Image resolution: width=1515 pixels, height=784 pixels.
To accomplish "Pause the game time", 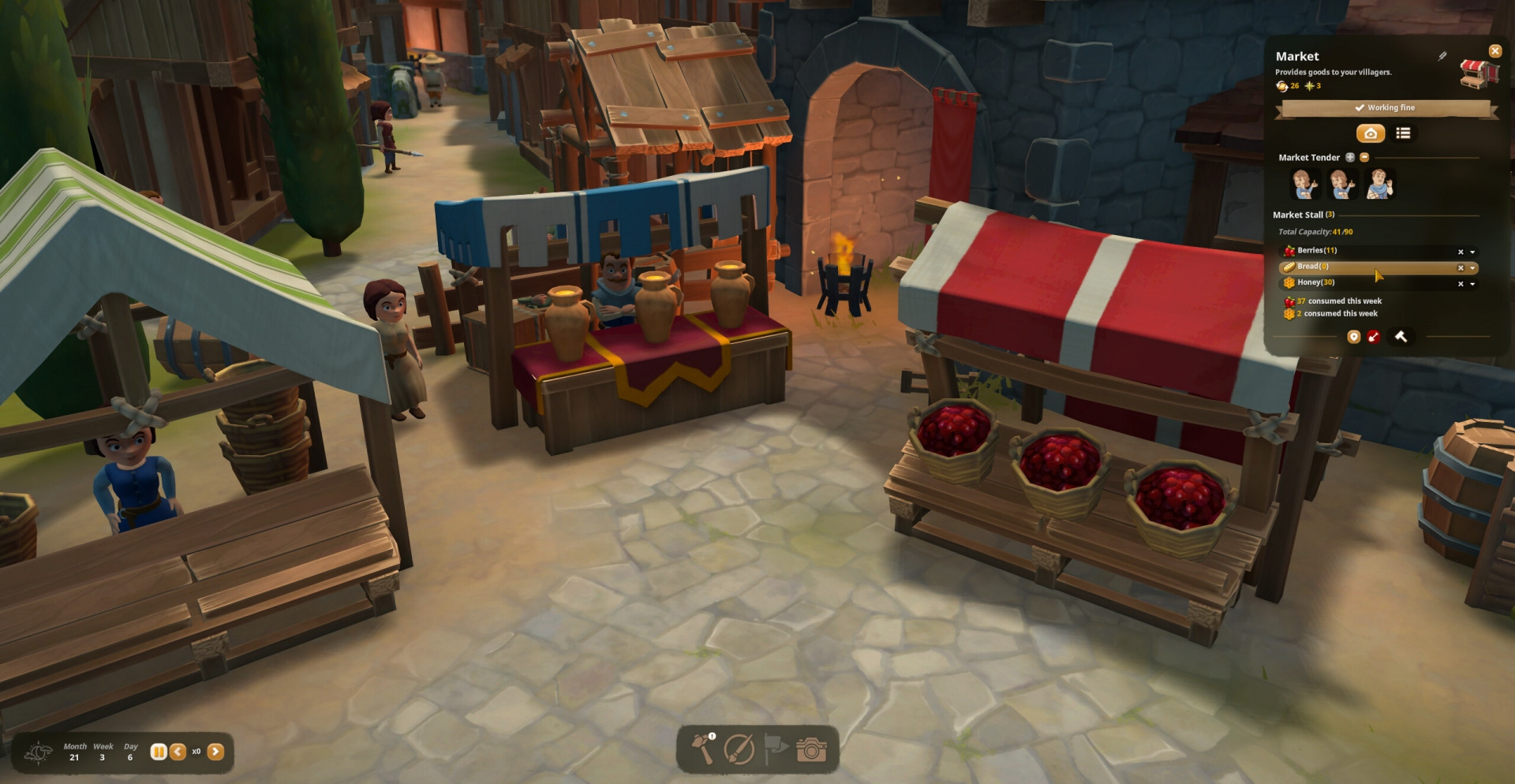I will pos(159,752).
